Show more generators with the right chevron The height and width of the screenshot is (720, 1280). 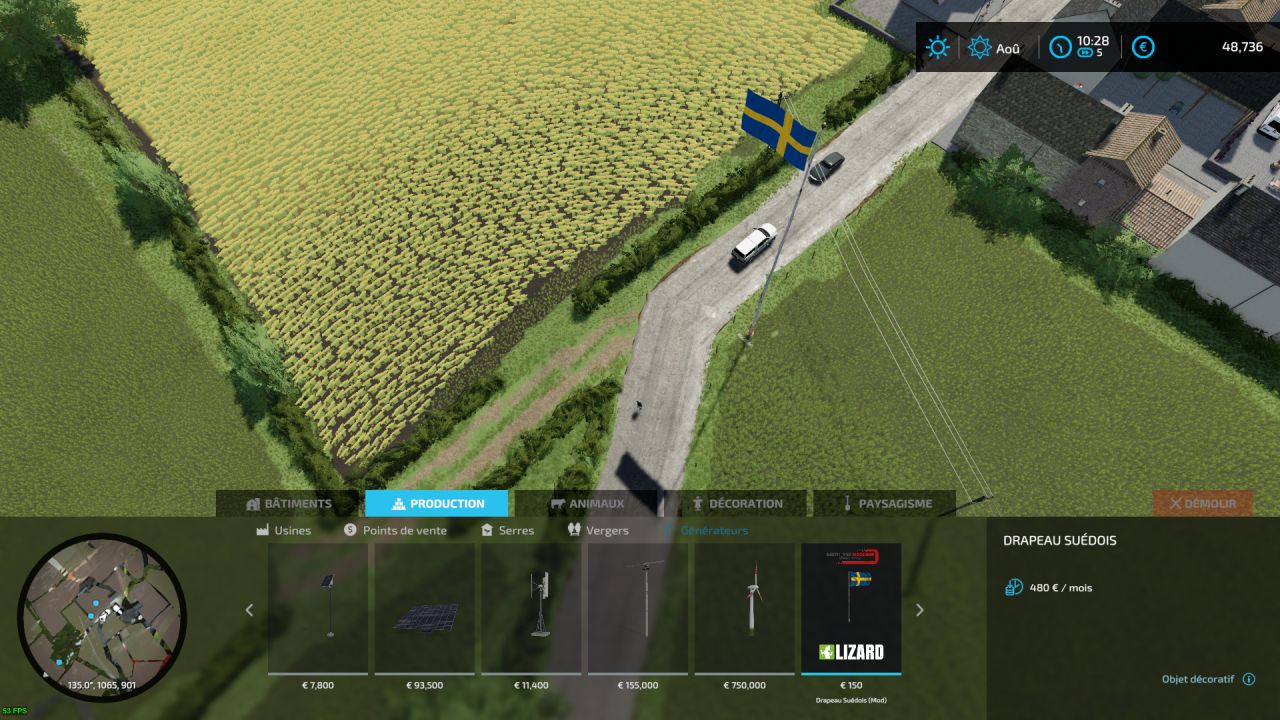(x=921, y=610)
